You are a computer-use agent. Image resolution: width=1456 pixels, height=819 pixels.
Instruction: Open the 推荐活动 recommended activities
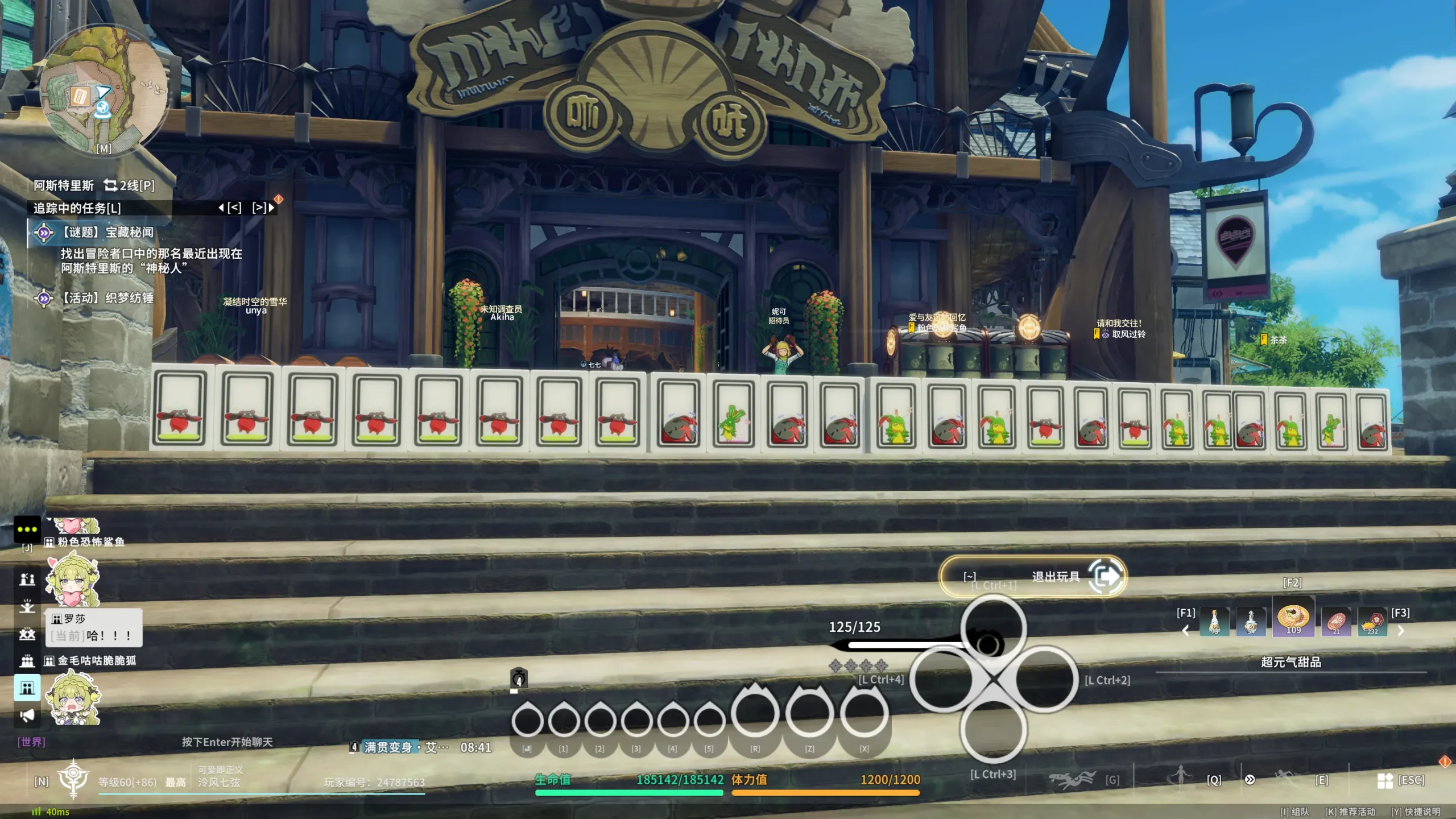(1350, 812)
